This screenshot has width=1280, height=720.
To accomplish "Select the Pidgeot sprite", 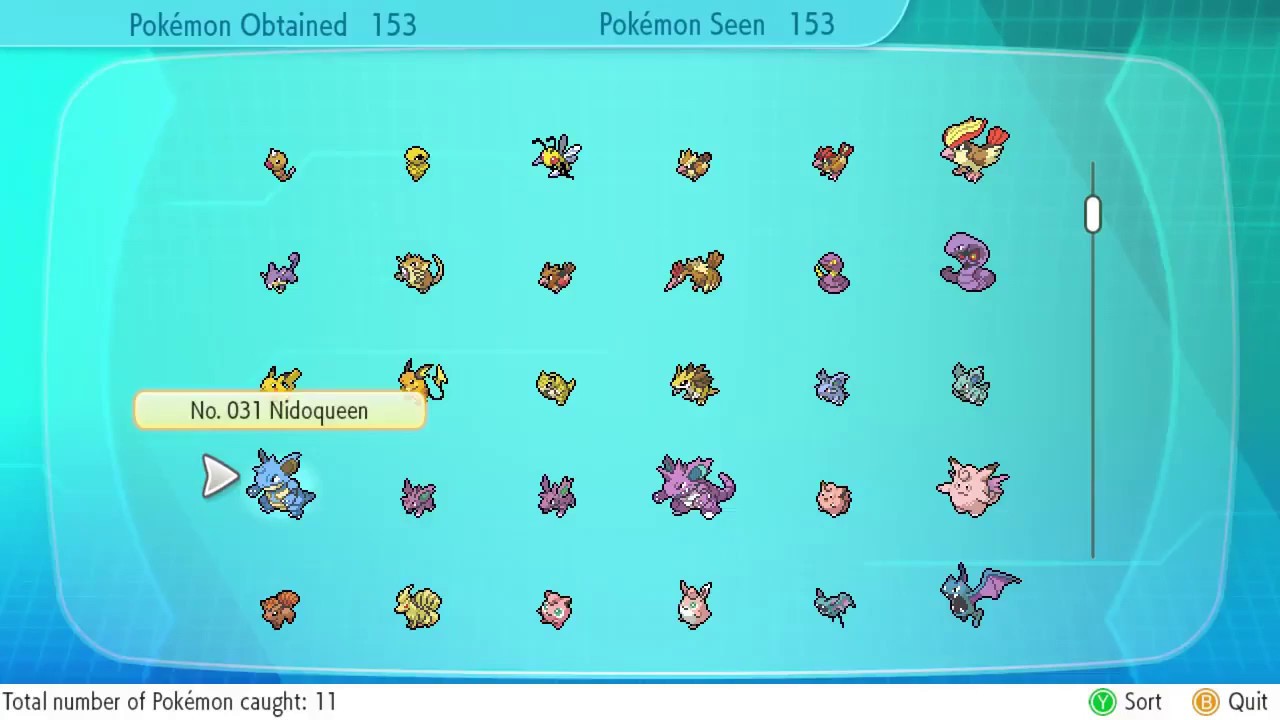I will coord(975,150).
